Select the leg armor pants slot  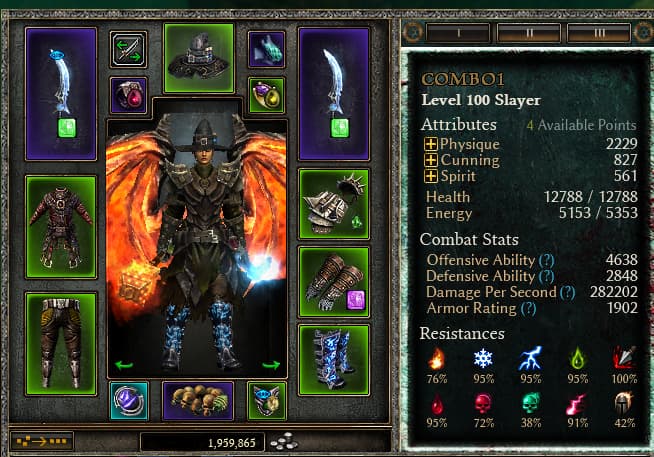[x=61, y=329]
